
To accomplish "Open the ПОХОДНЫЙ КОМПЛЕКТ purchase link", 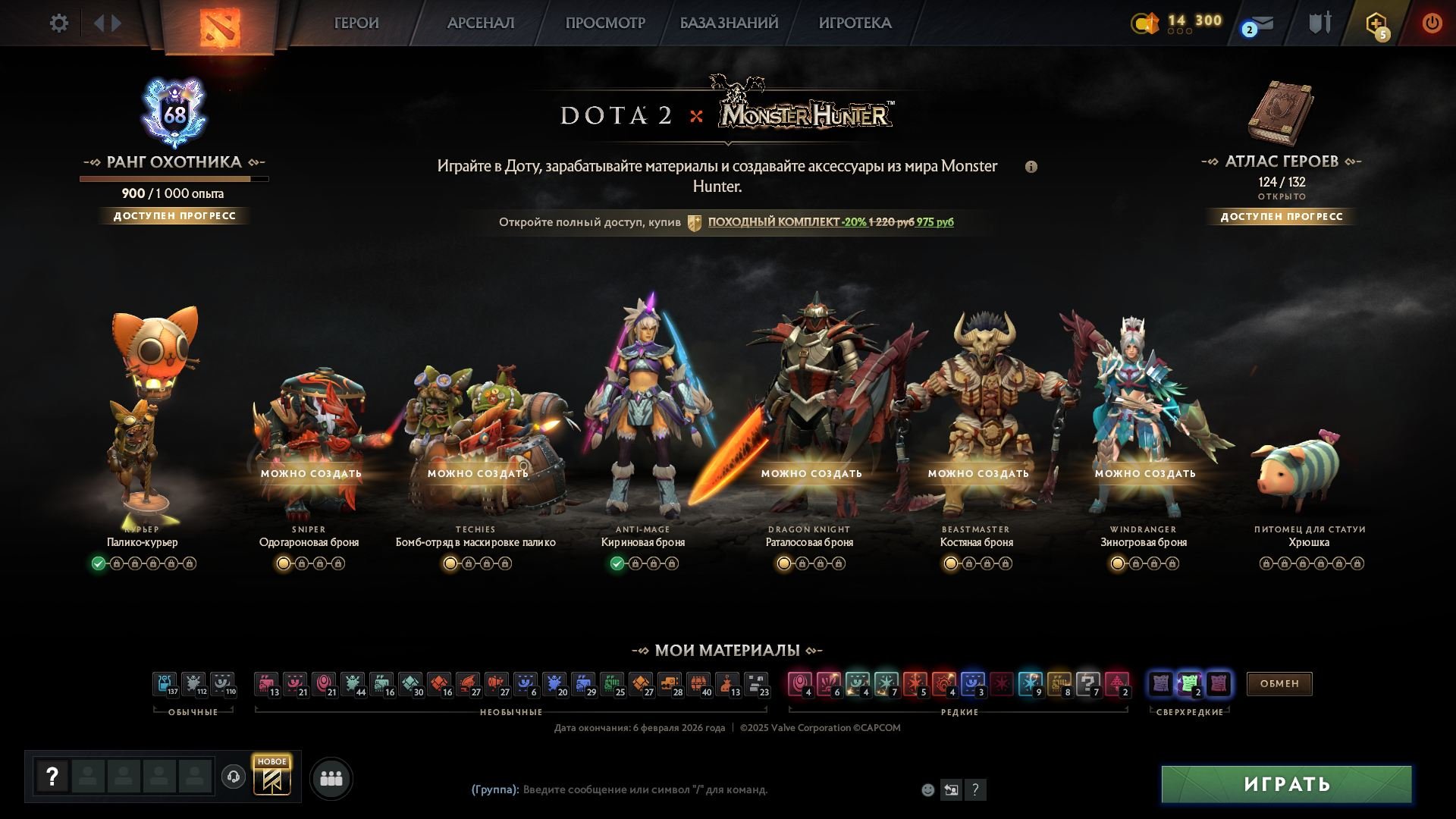I will (770, 222).
